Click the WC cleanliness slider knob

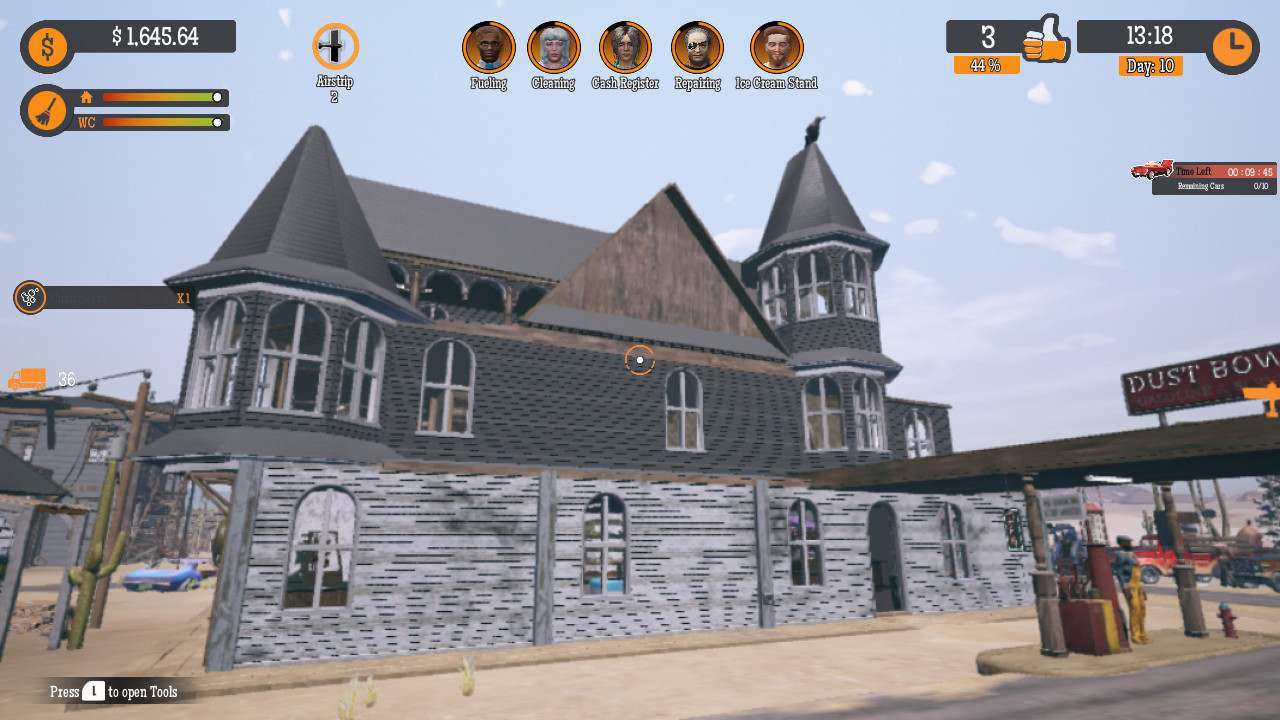click(x=216, y=124)
